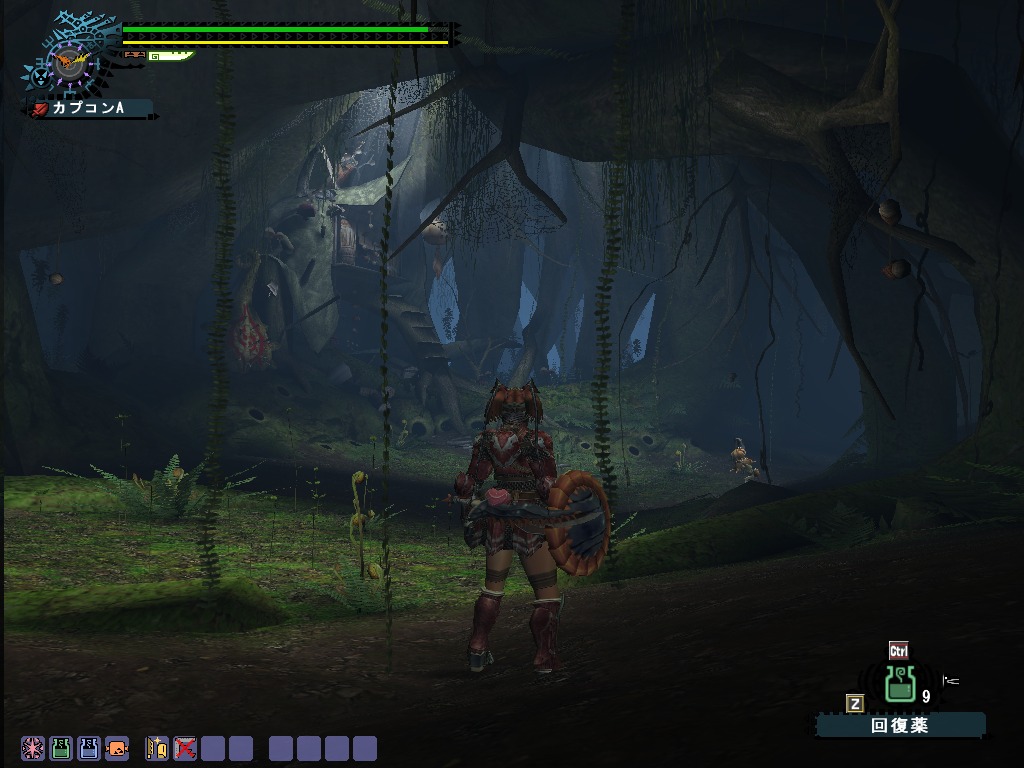Click the circular day-night clock dial
The image size is (1024, 768).
coord(69,64)
